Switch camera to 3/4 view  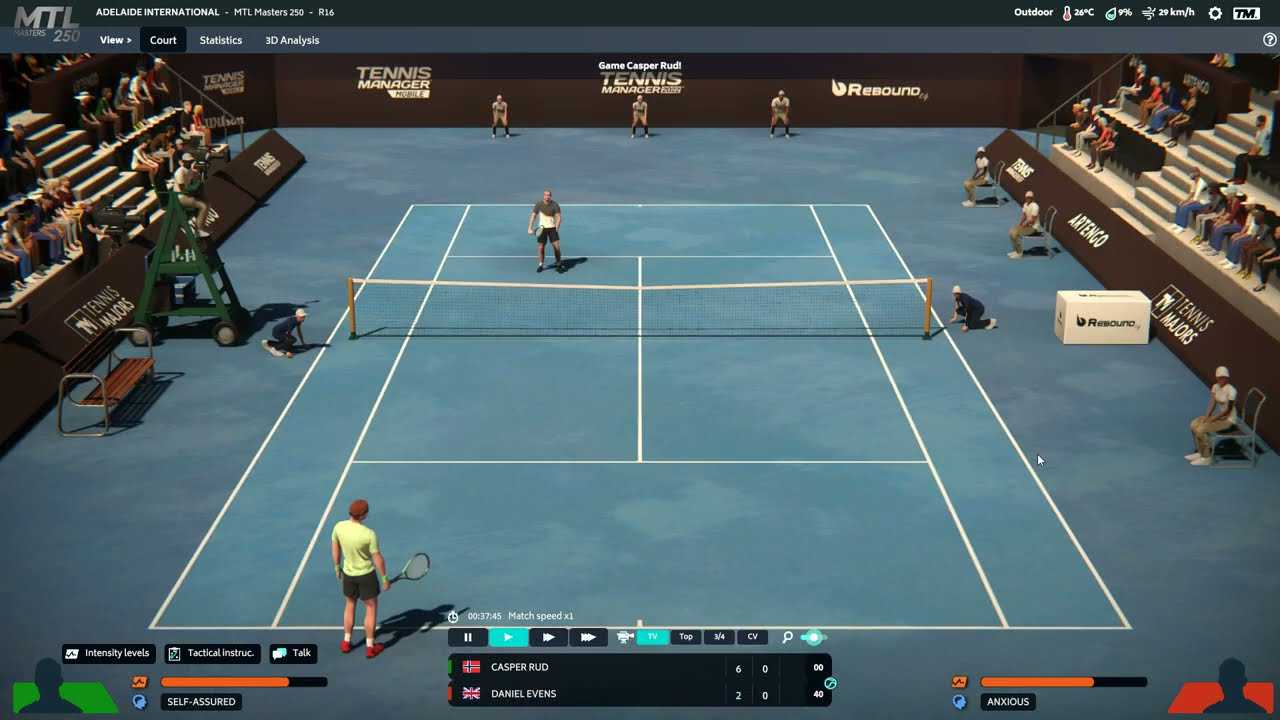coord(719,637)
